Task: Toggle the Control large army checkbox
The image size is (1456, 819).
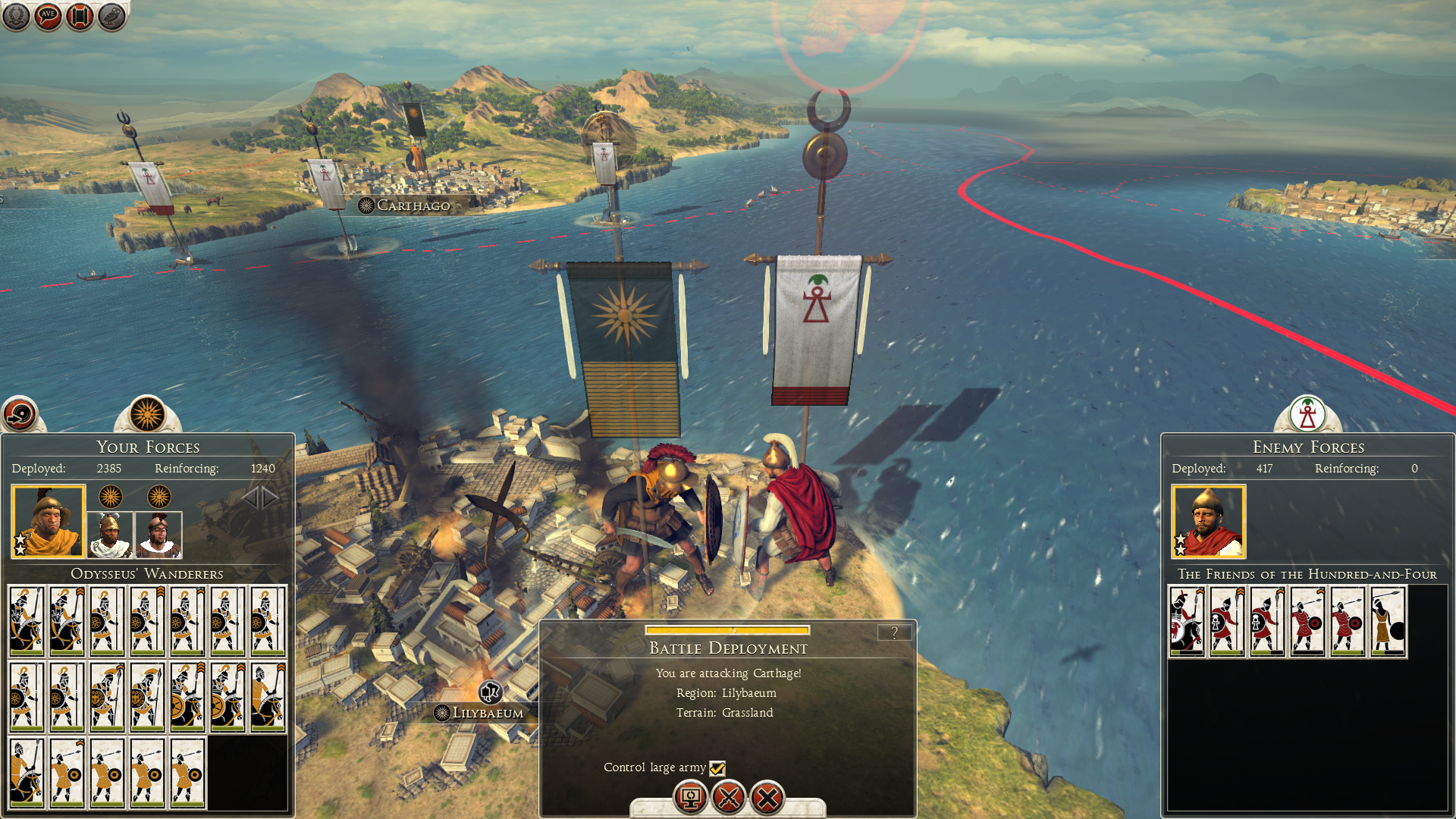Action: pos(717,768)
